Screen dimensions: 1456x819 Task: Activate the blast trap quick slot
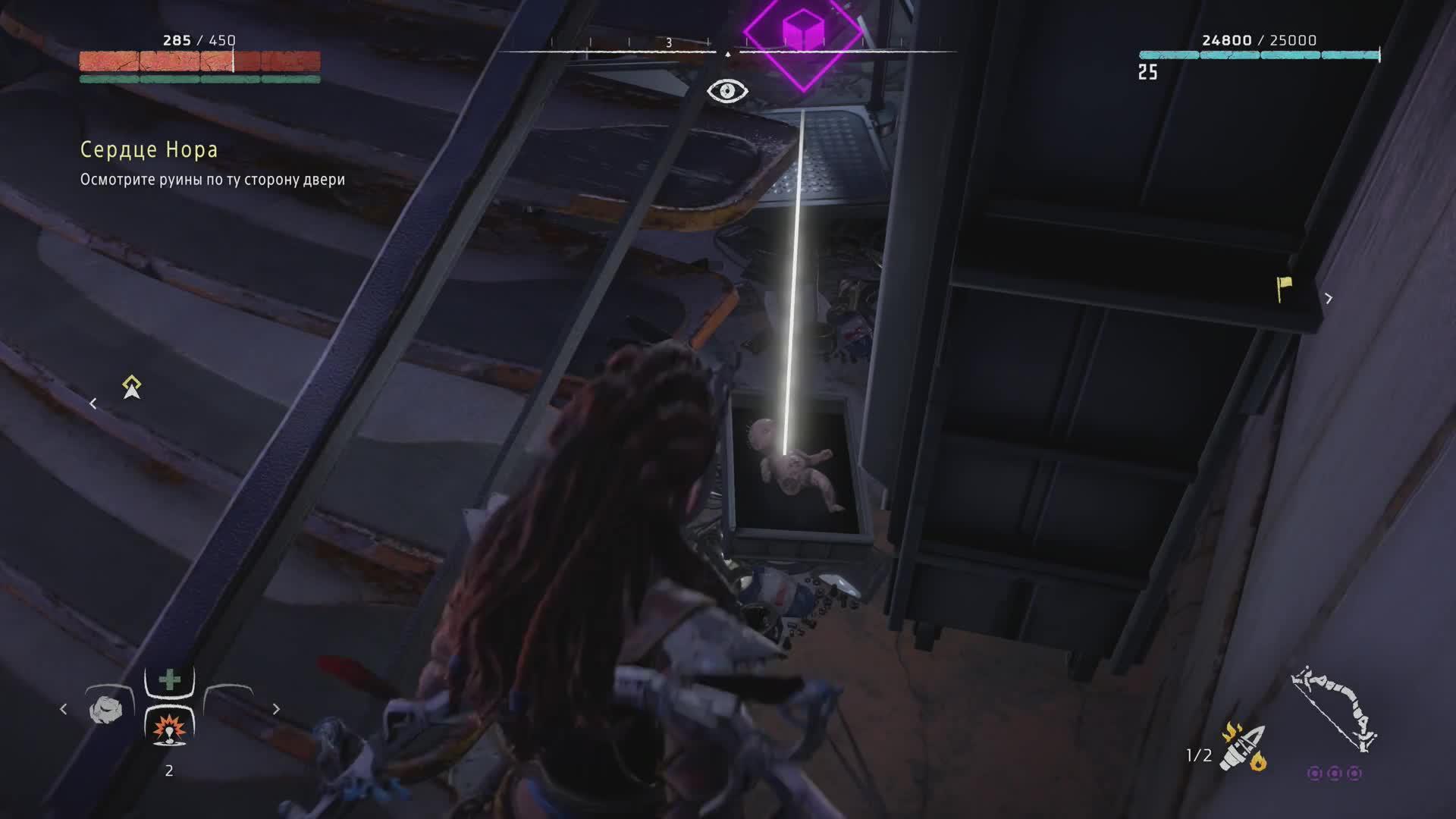(x=169, y=729)
